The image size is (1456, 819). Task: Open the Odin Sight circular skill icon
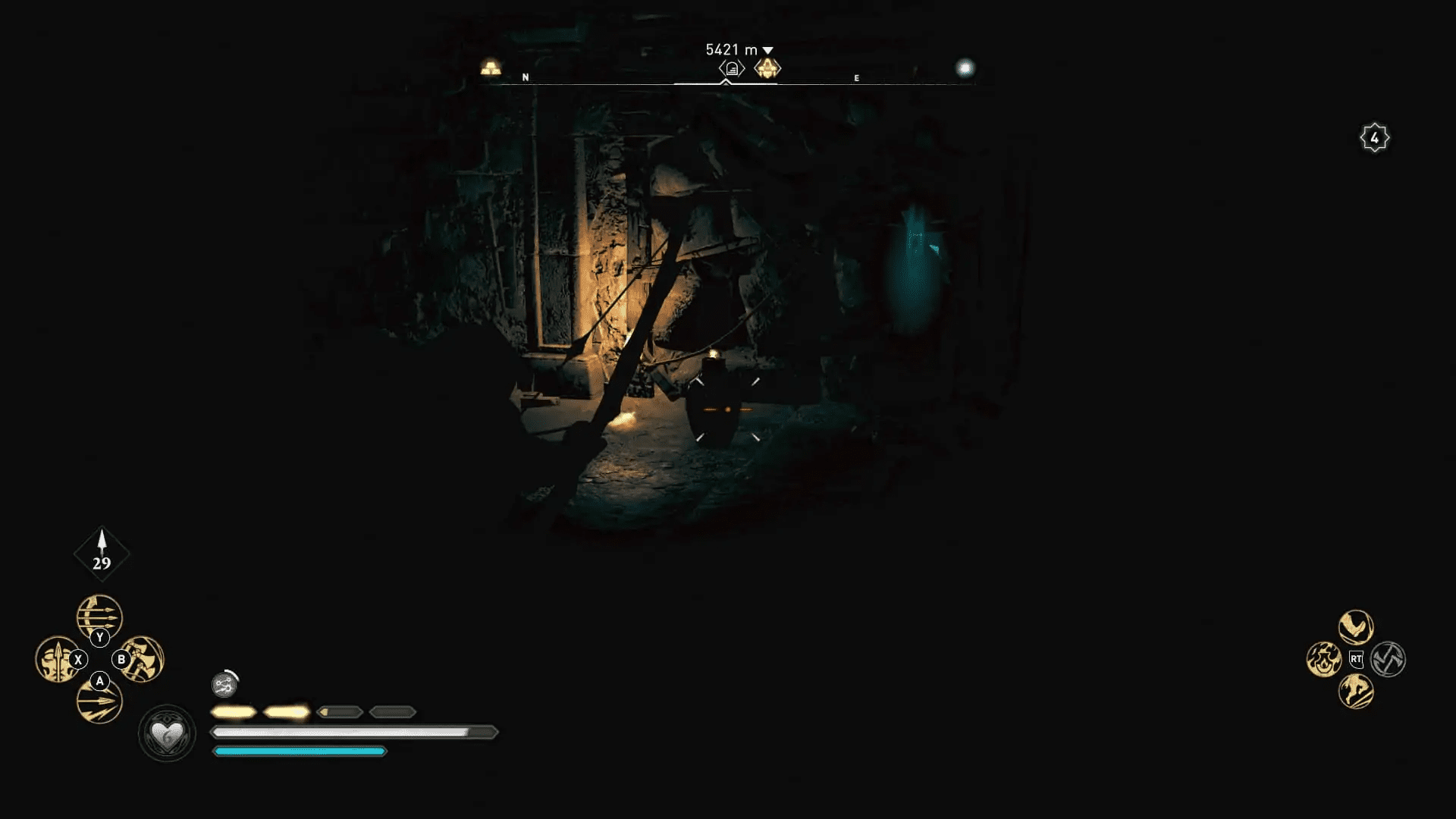point(225,686)
